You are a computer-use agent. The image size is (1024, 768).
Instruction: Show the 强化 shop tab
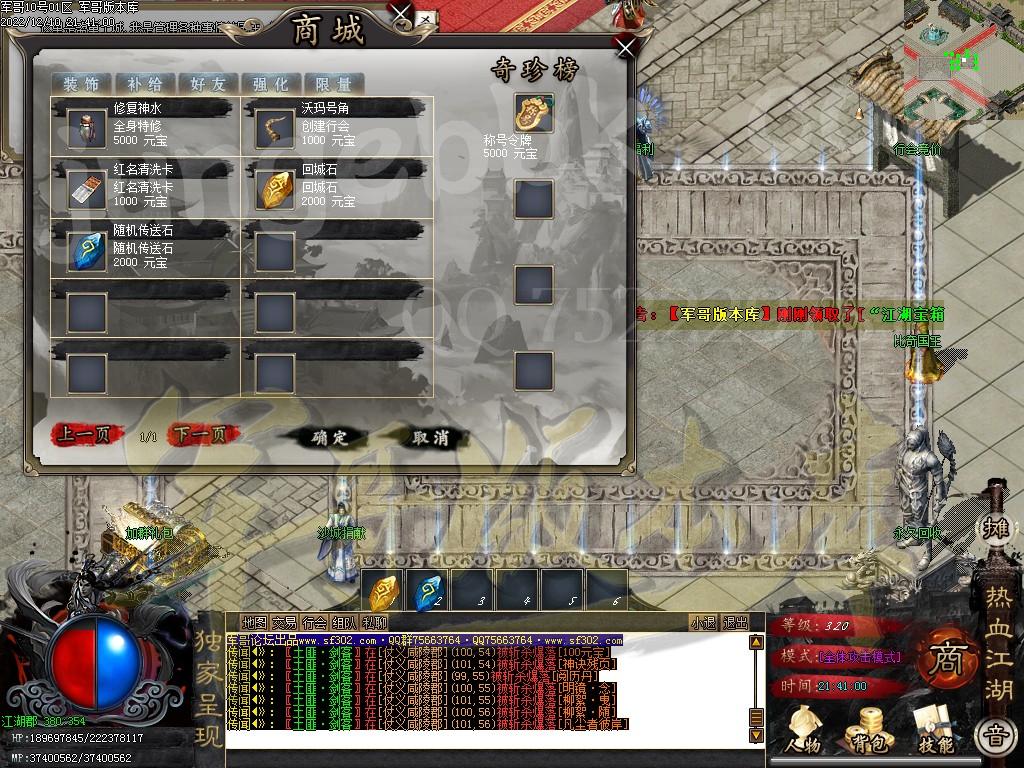pyautogui.click(x=270, y=84)
